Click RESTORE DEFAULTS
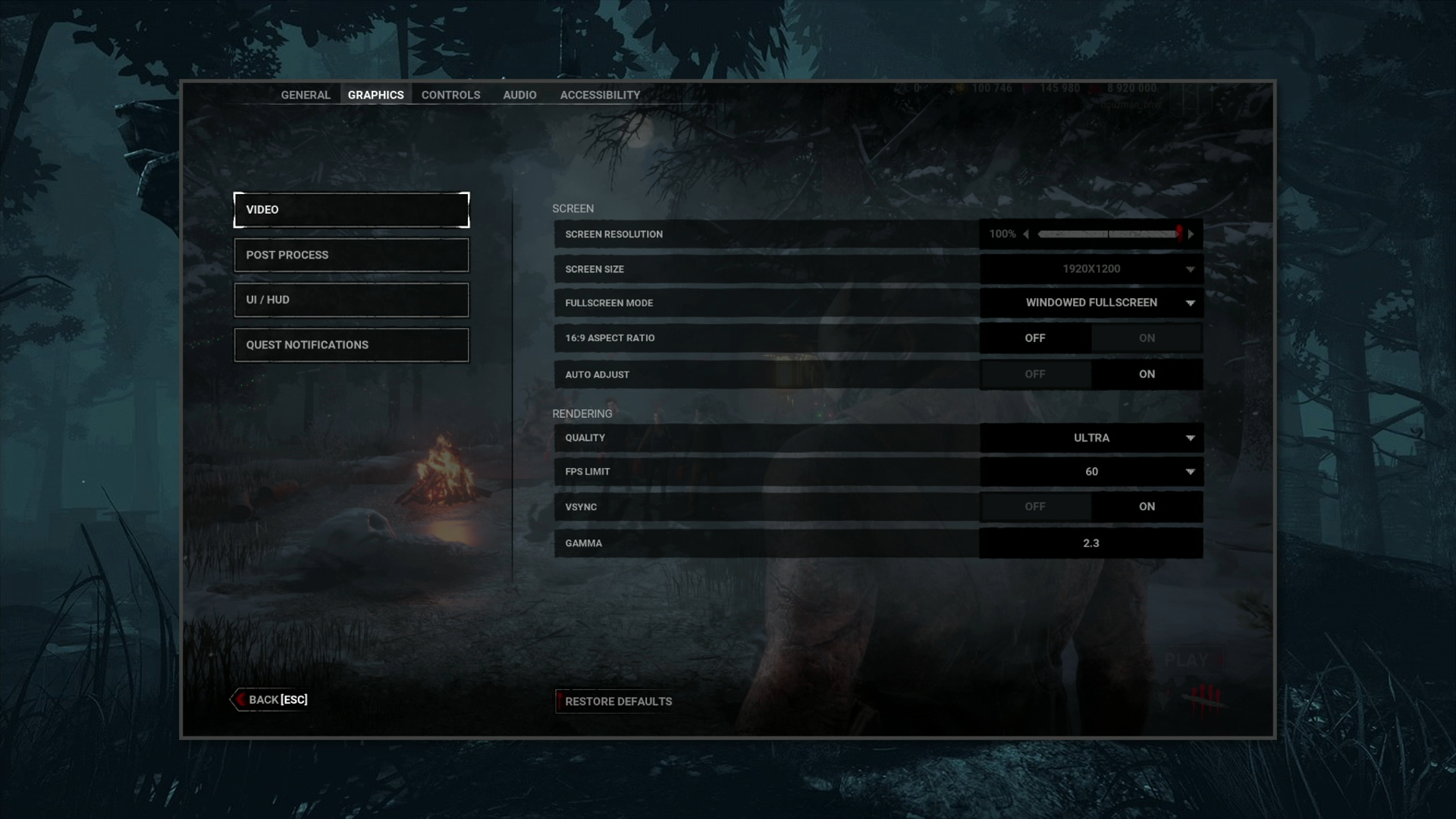 [618, 701]
